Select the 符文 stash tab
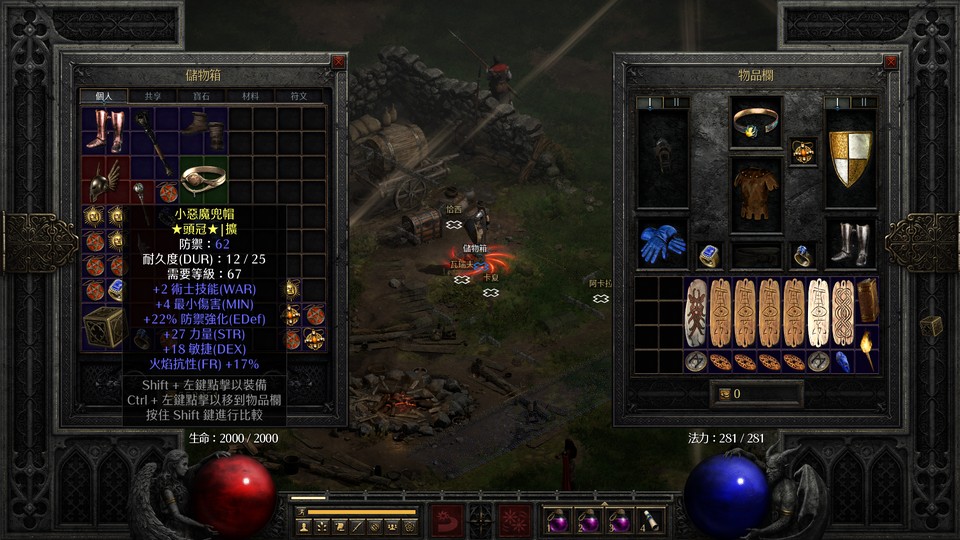The height and width of the screenshot is (540, 960). tap(298, 96)
